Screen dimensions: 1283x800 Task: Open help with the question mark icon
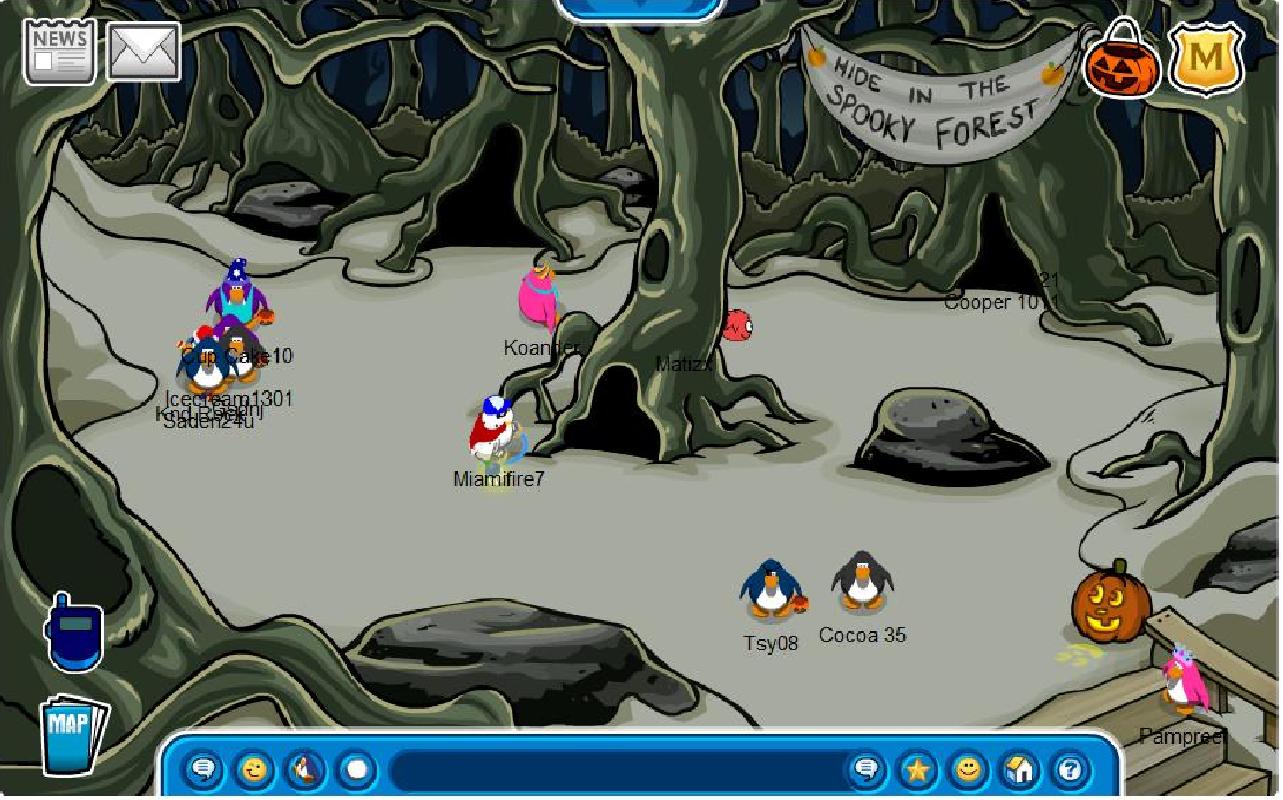point(1068,770)
